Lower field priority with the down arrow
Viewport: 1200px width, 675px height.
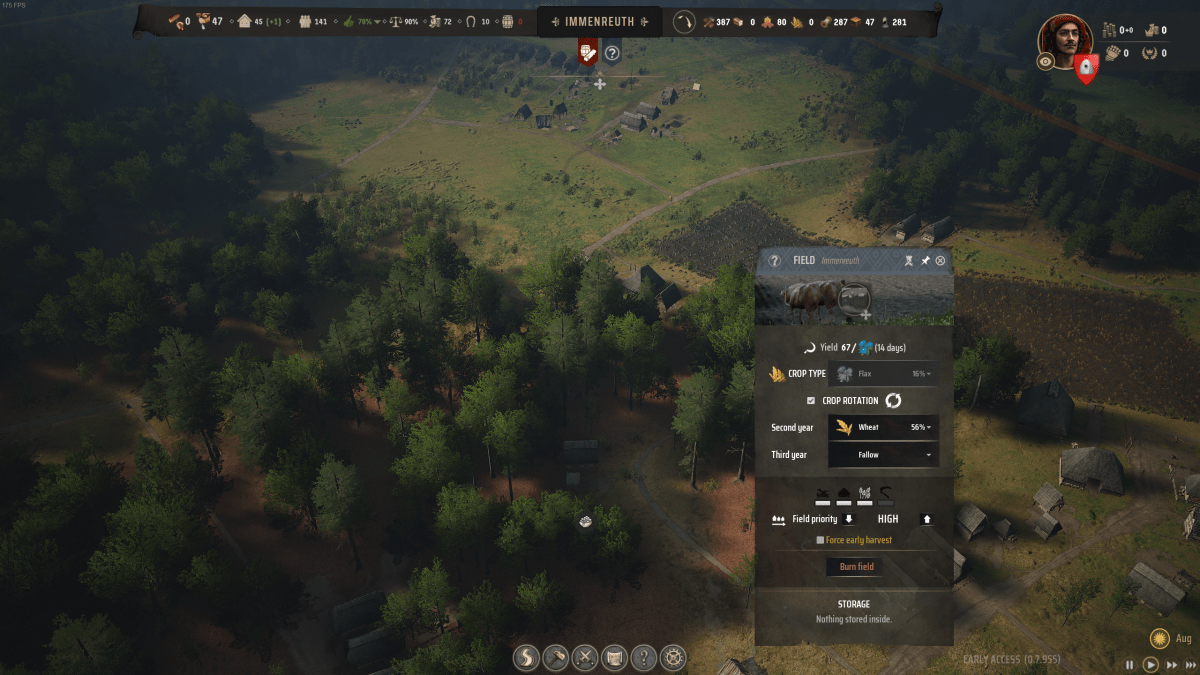(x=849, y=519)
